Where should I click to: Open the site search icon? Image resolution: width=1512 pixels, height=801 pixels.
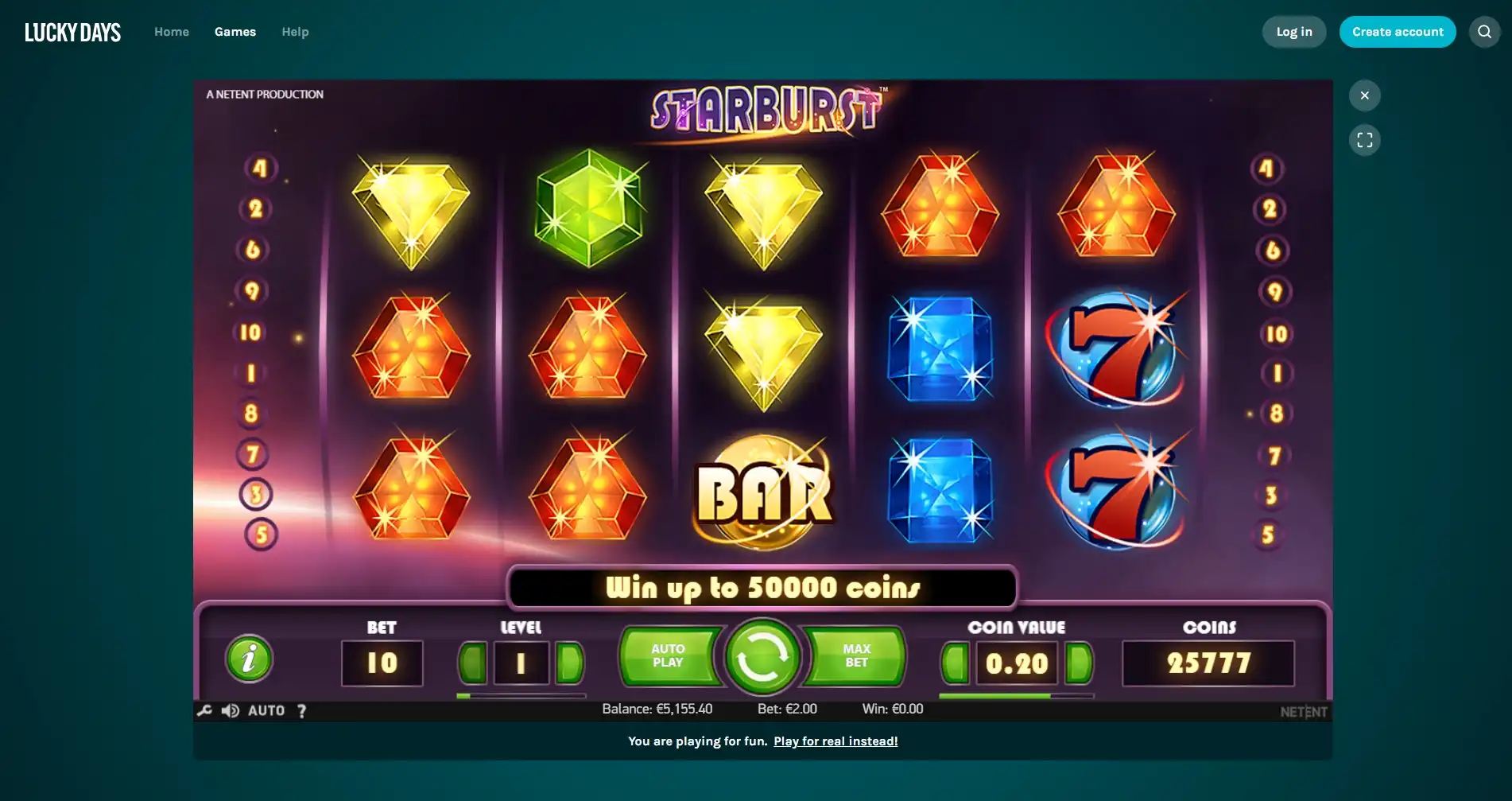(x=1483, y=31)
